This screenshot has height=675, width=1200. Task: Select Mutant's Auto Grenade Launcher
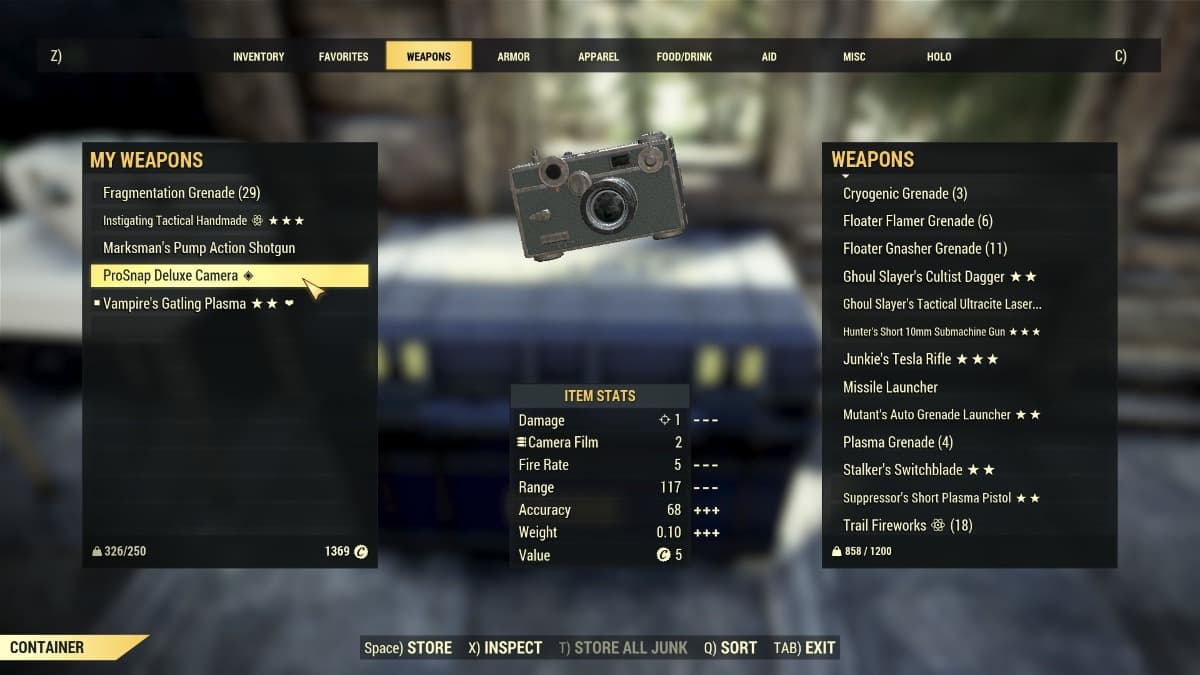click(941, 415)
